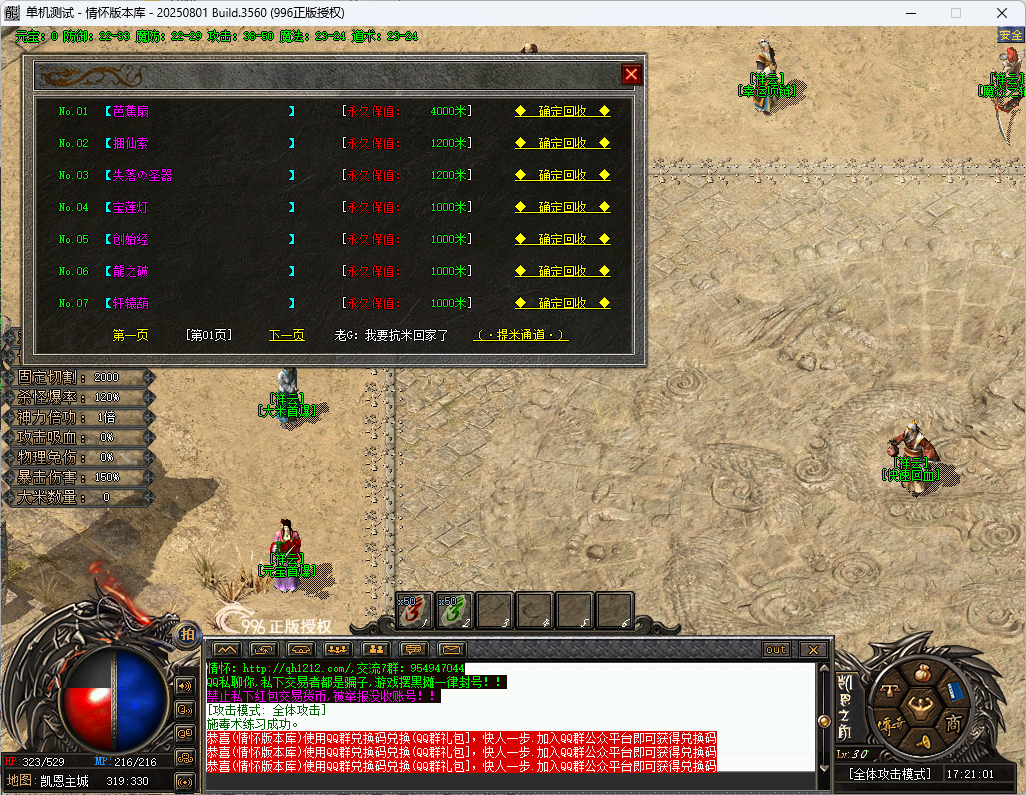Click the round 拍 auction button
Viewport: 1026px width, 795px height.
[187, 633]
